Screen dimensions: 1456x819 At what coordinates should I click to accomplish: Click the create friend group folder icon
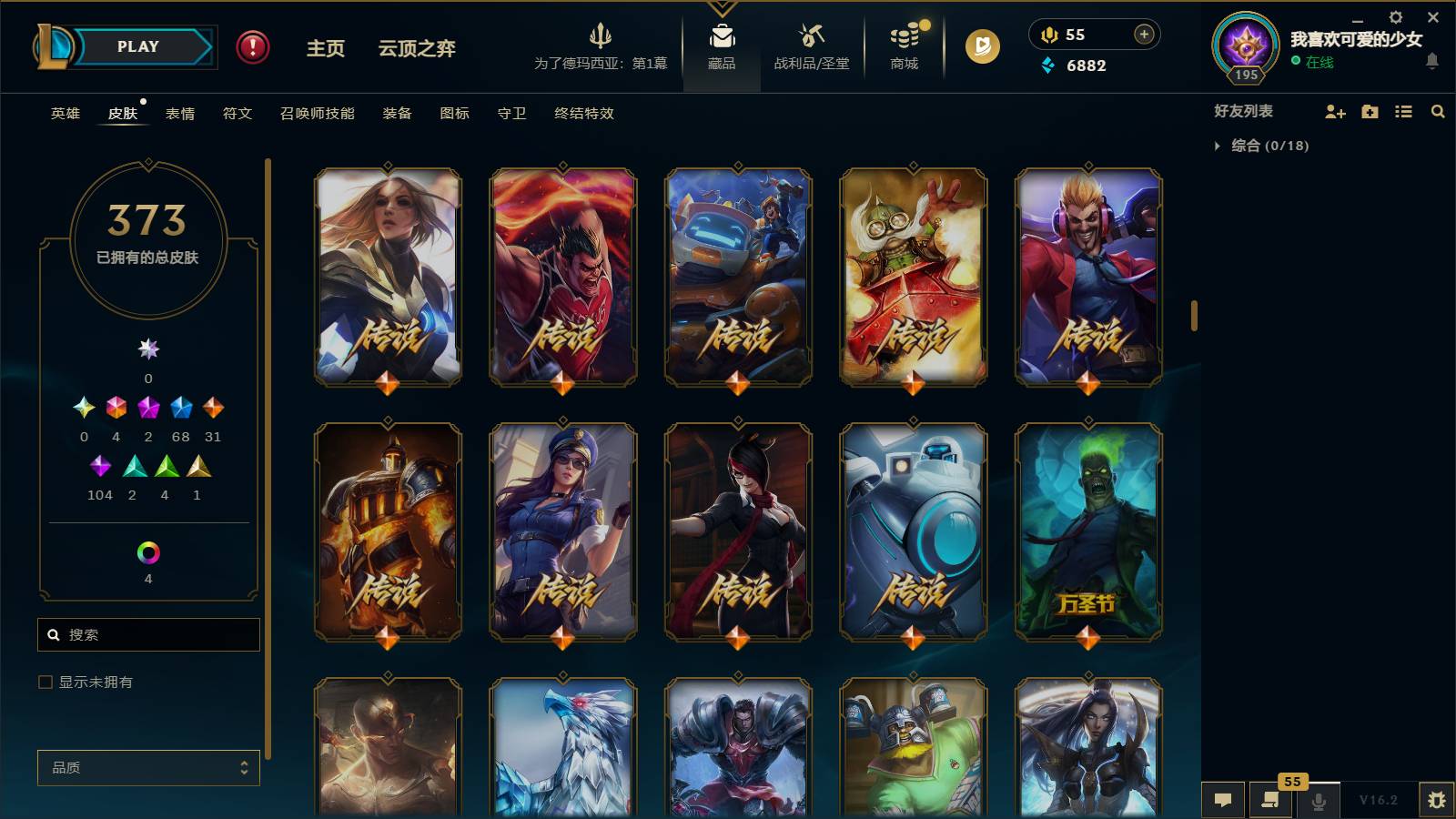(1369, 111)
